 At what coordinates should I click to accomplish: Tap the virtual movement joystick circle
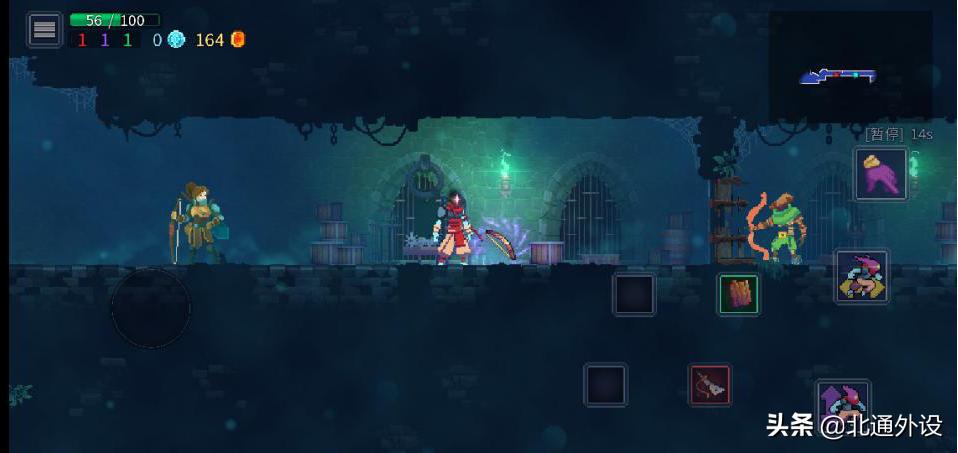tap(150, 308)
